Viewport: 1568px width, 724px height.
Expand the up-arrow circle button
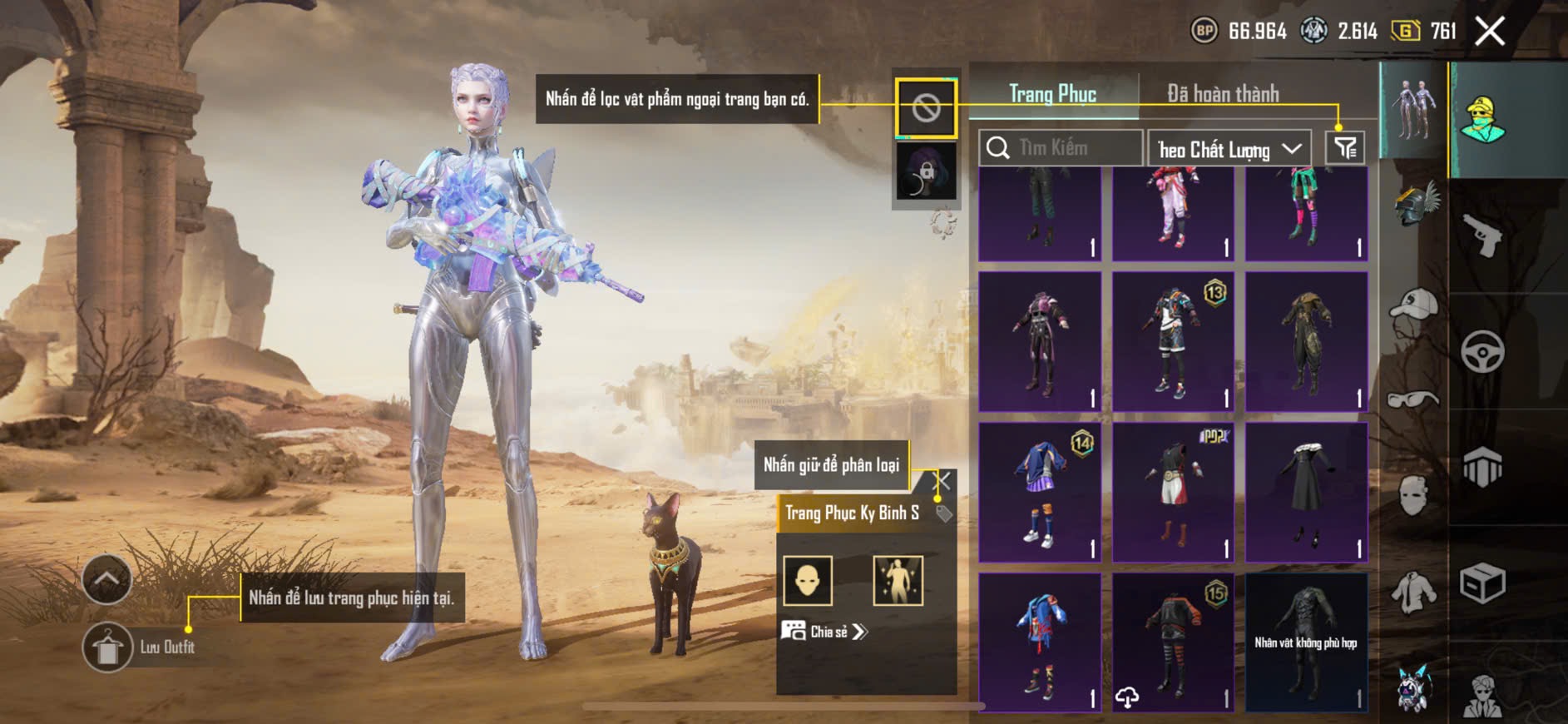106,579
